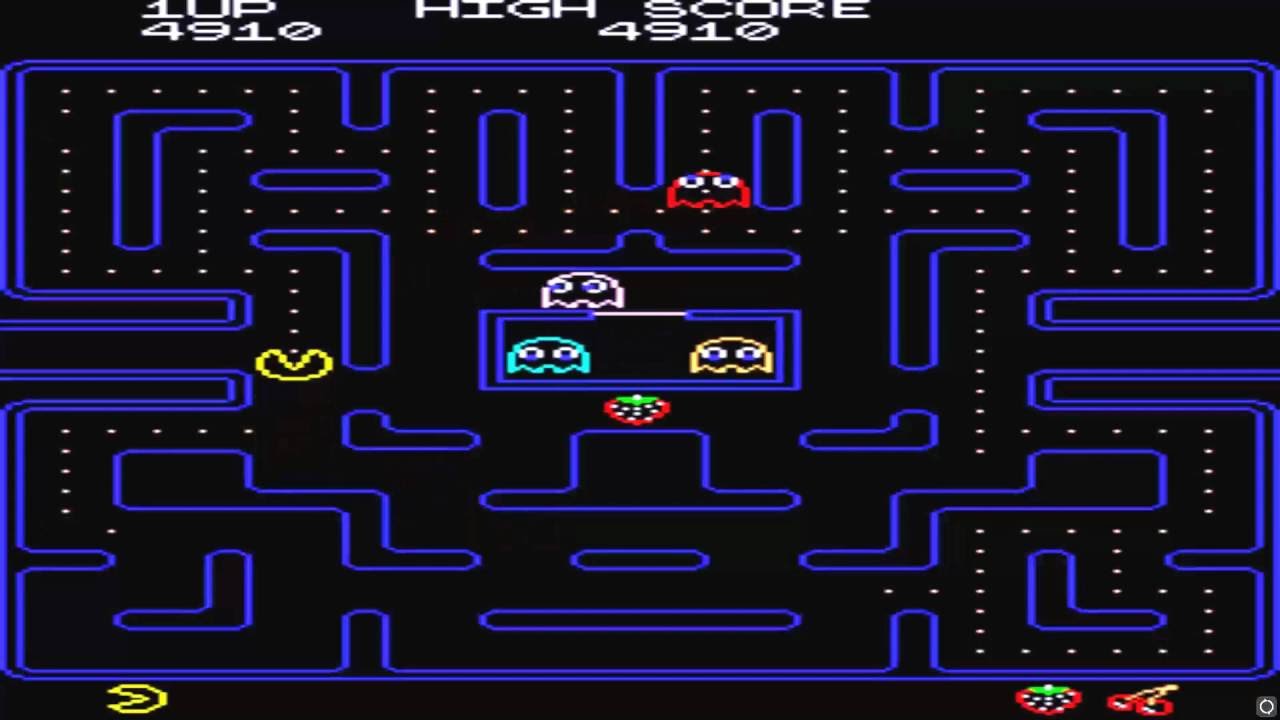Image resolution: width=1280 pixels, height=720 pixels.
Task: Click the ghost house door above Inky
Action: 640,312
